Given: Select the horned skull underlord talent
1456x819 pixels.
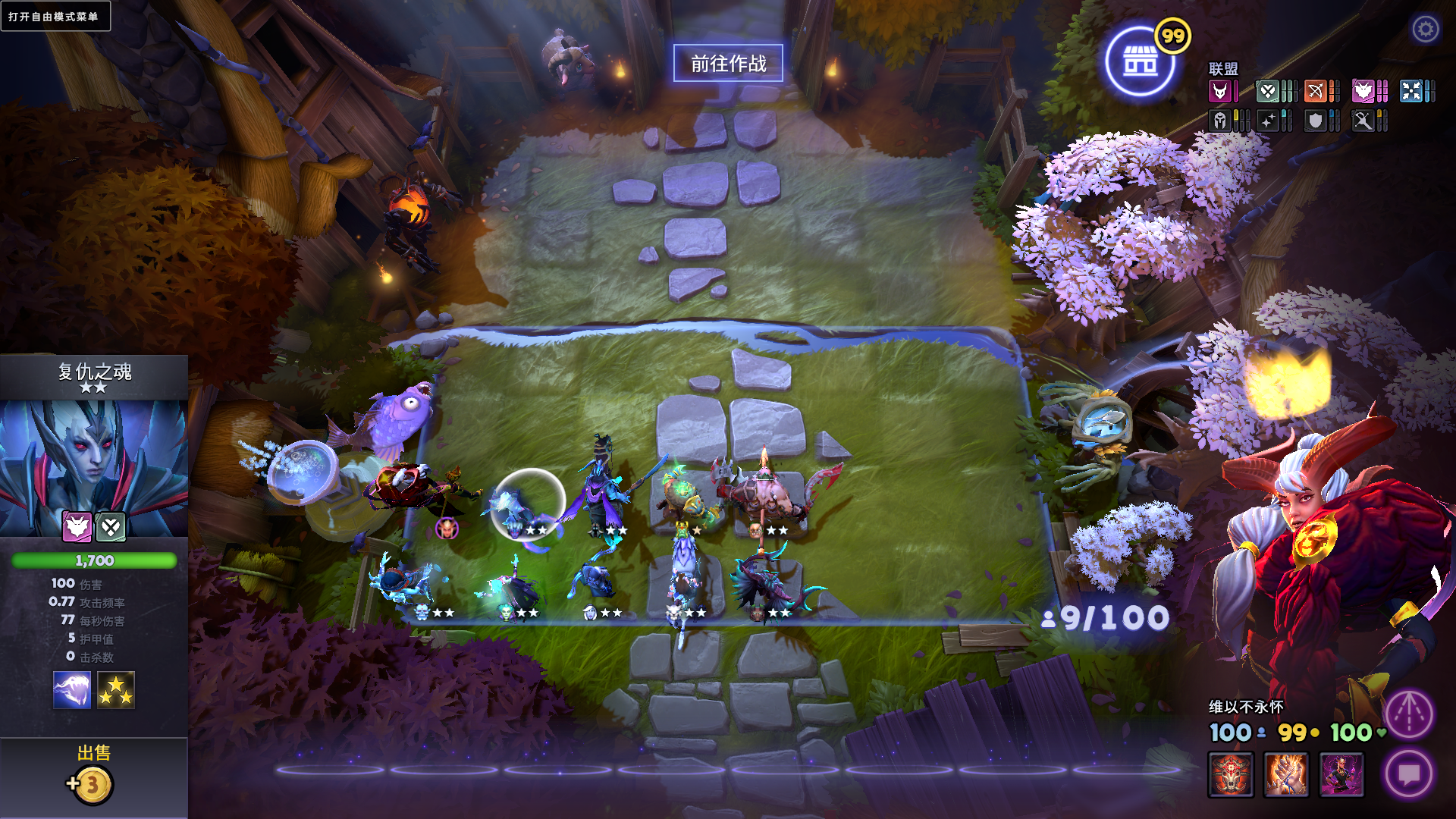Looking at the screenshot, I should click(1231, 774).
